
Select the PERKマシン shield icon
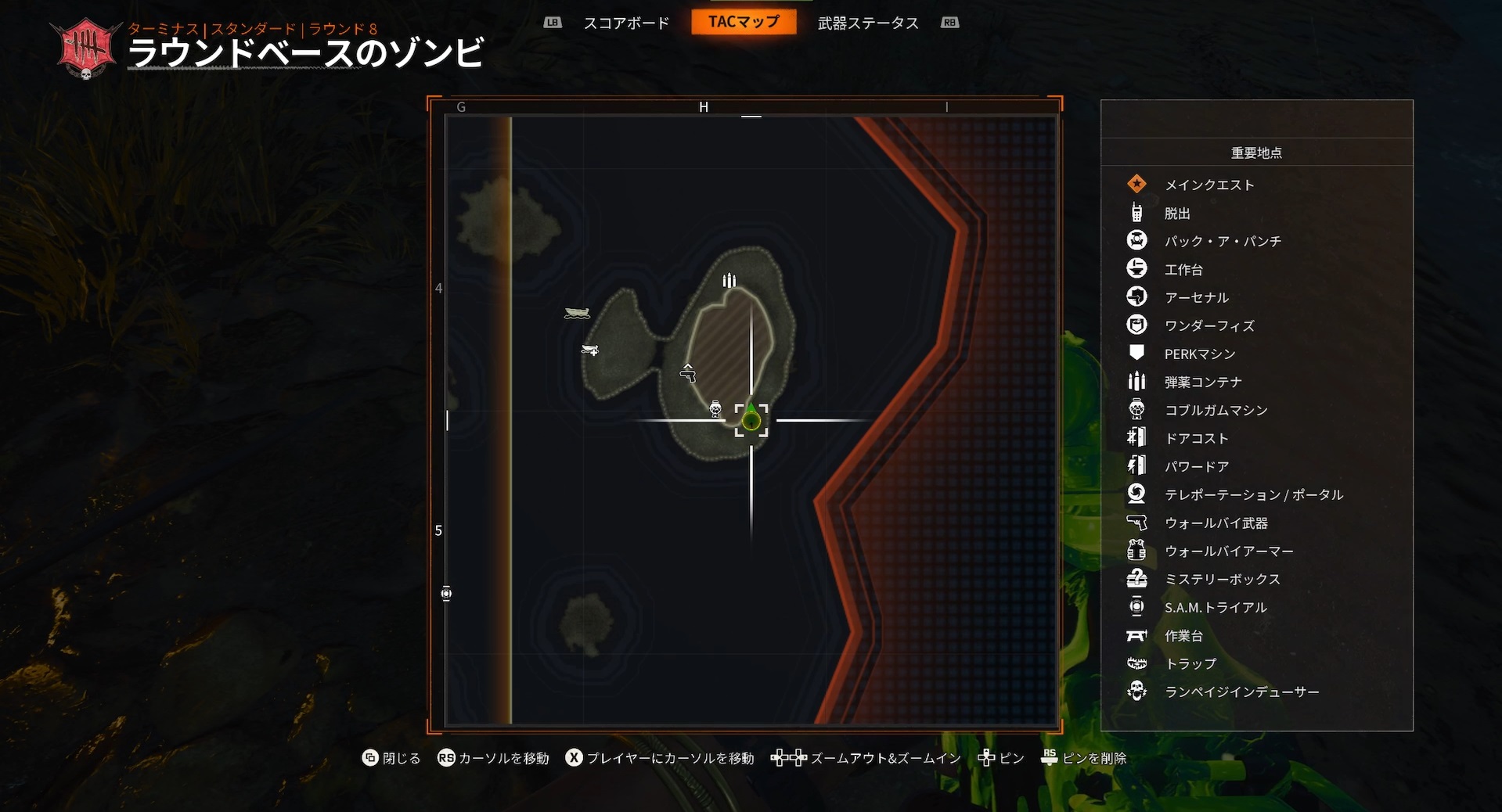click(x=1136, y=353)
